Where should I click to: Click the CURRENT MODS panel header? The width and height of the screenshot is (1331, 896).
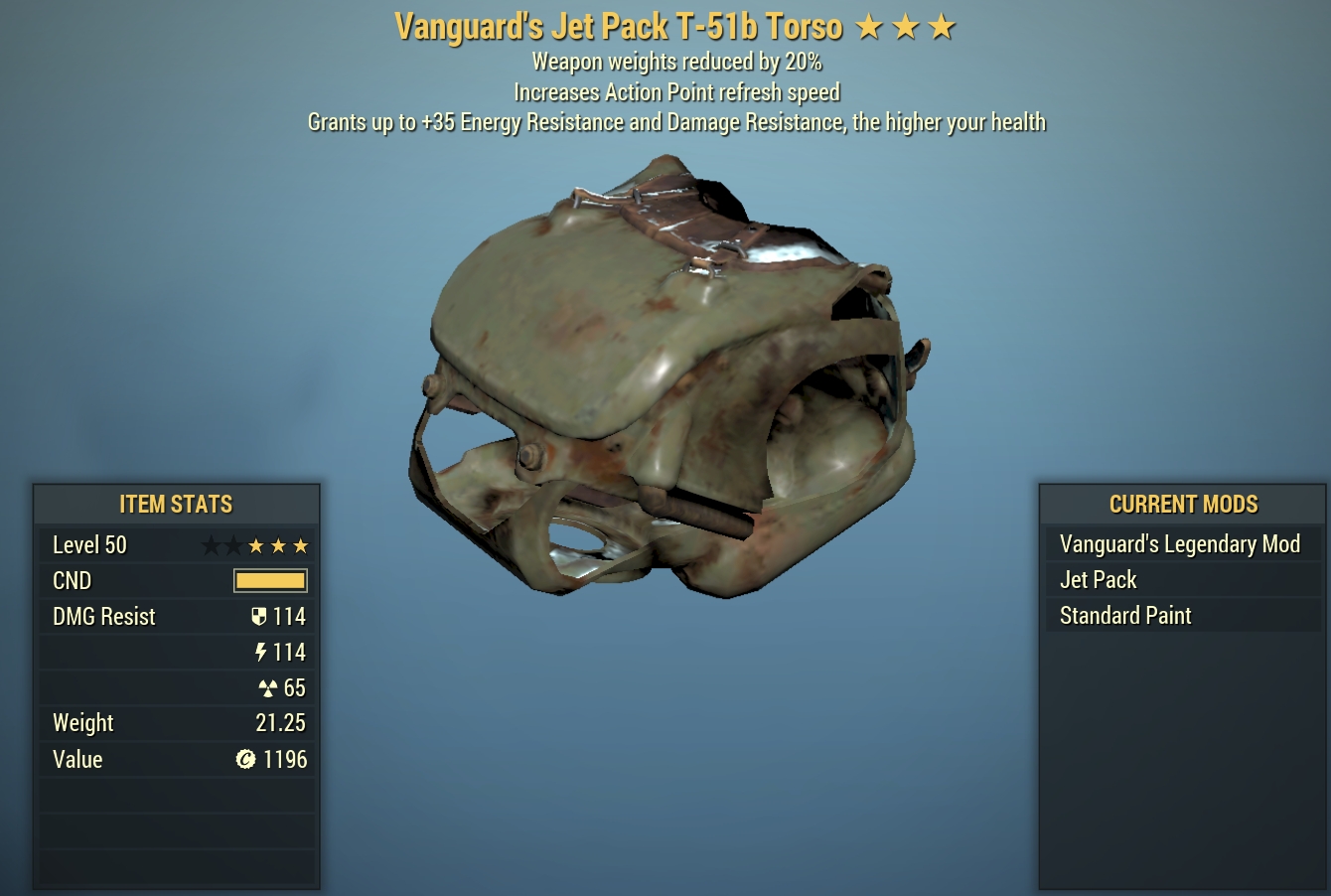(x=1183, y=504)
